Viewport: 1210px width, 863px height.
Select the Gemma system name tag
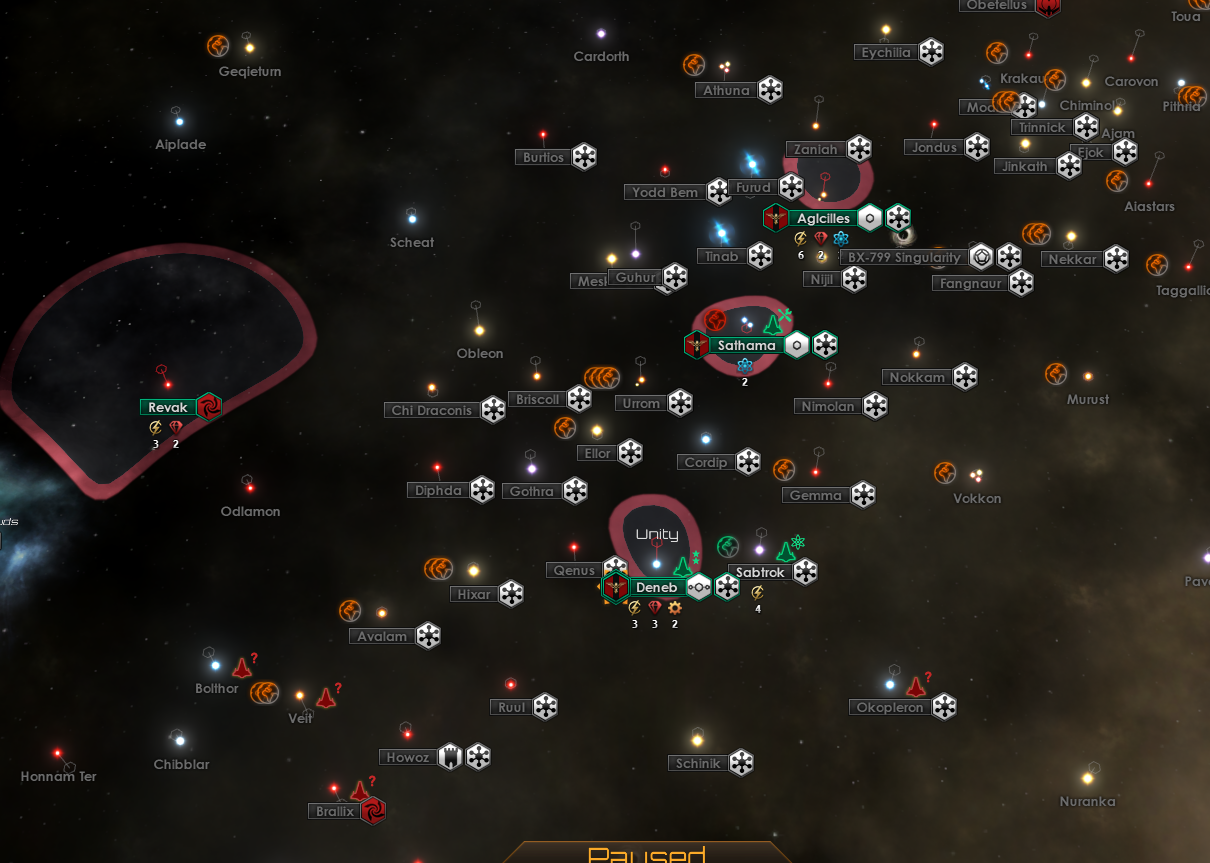pos(815,495)
